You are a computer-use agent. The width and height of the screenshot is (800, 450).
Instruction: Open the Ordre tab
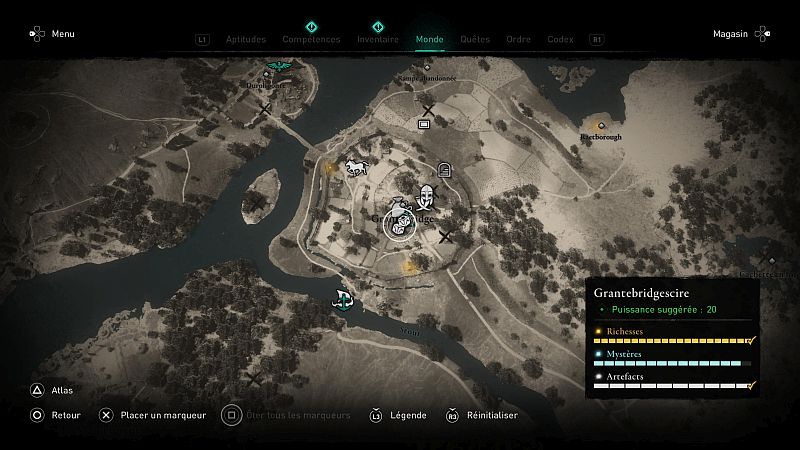[518, 40]
